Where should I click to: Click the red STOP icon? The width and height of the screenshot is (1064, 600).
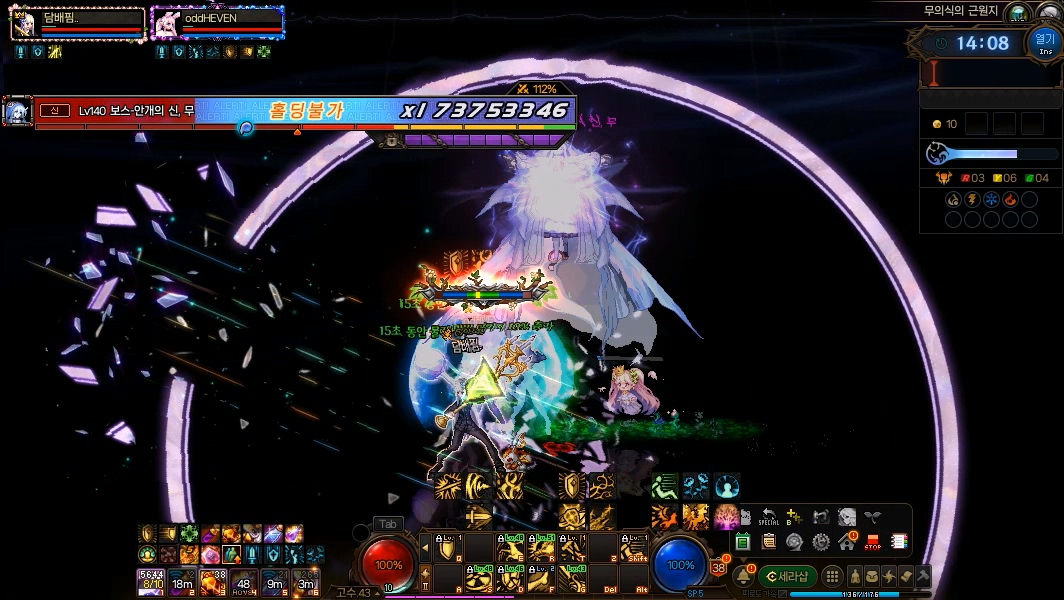pos(872,542)
